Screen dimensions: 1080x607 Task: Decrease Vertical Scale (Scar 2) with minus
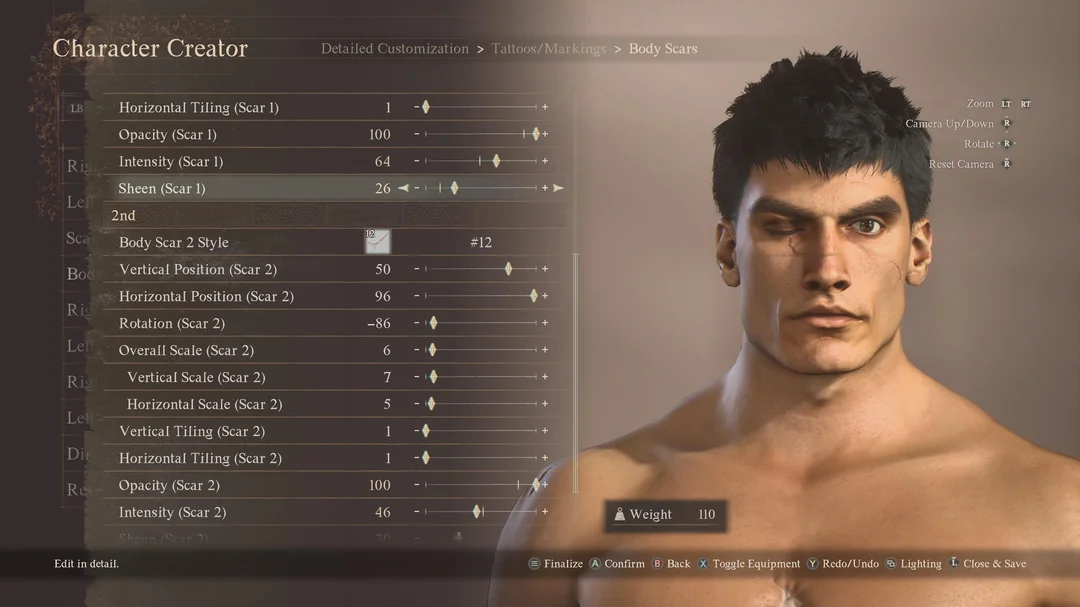[x=417, y=377]
